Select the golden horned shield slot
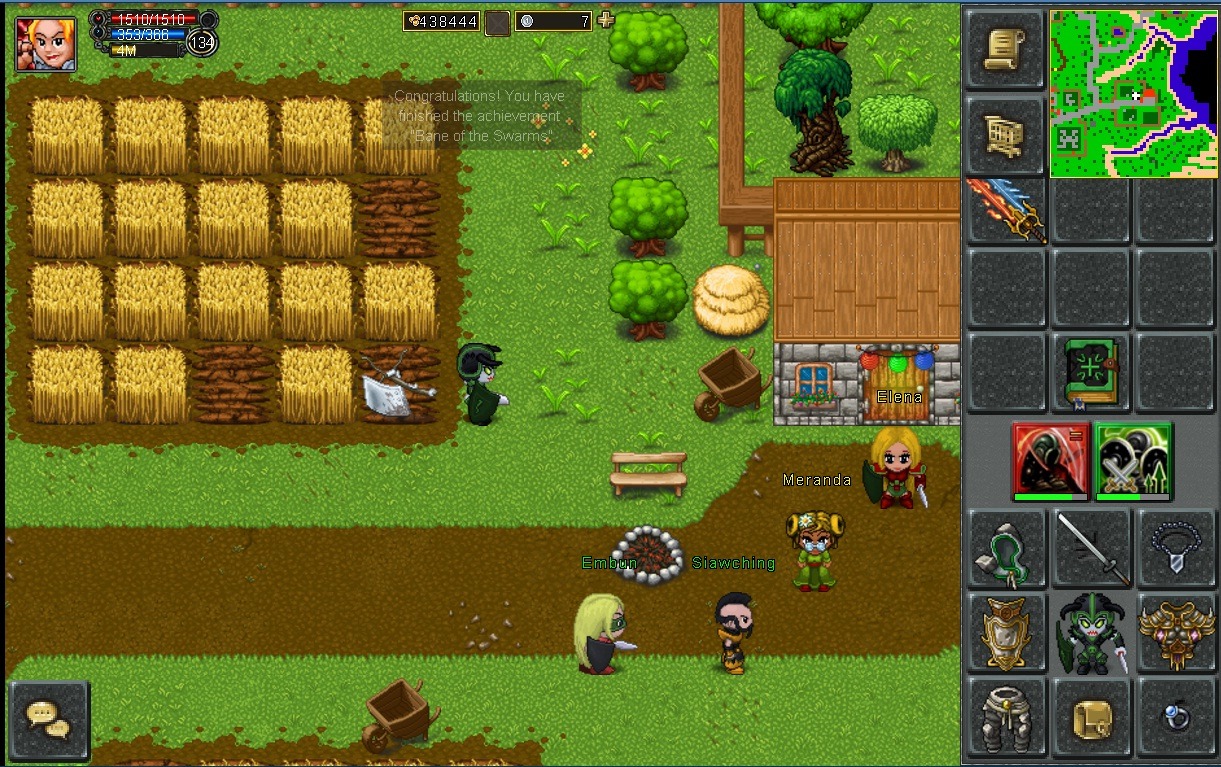1221x767 pixels. (1175, 632)
